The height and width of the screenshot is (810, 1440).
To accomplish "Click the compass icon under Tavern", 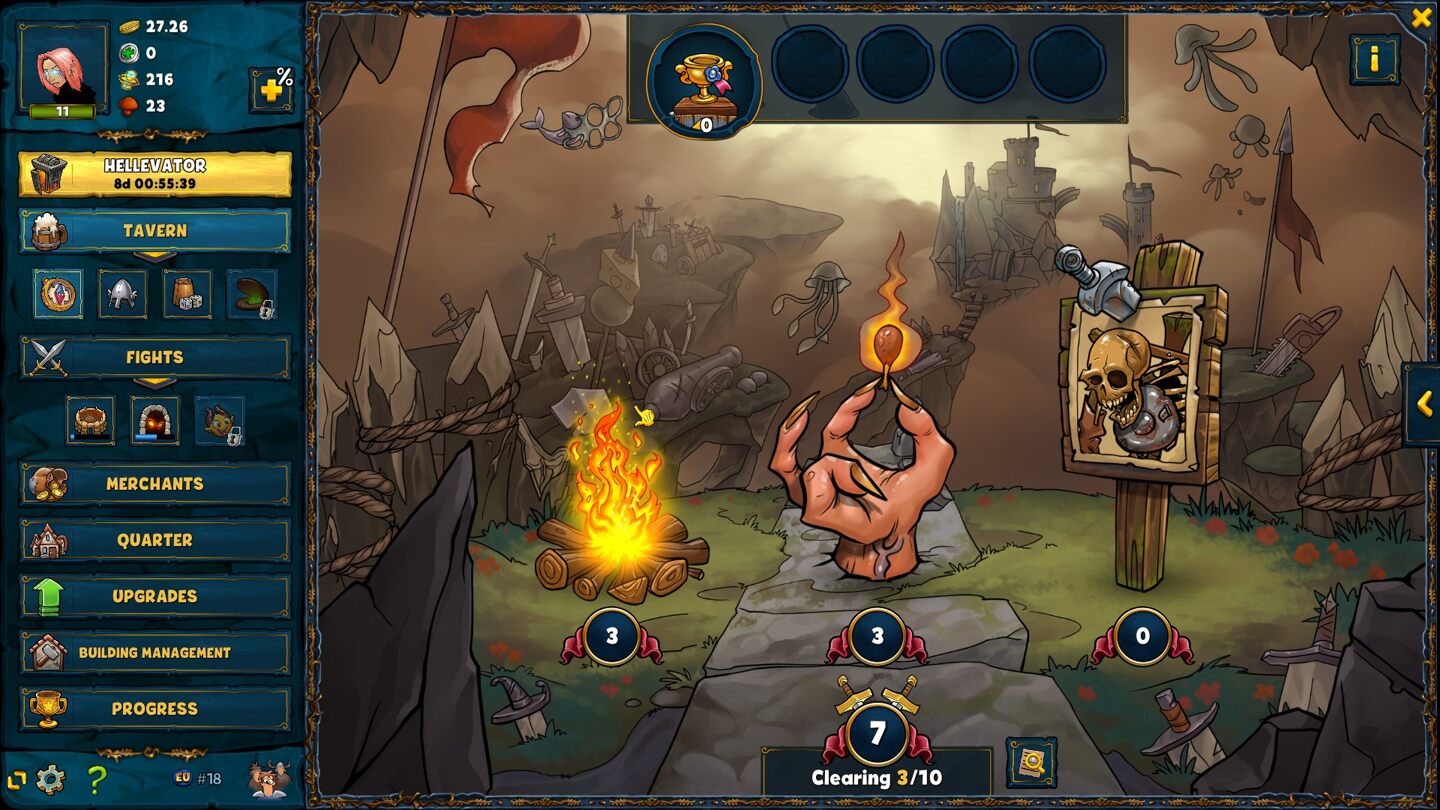I will [58, 294].
